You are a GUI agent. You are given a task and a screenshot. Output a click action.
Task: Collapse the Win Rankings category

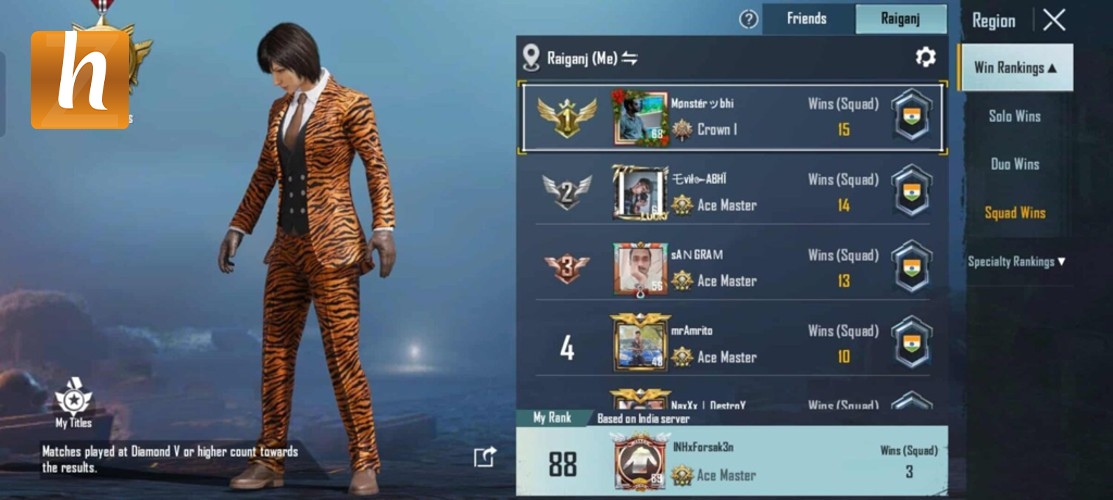click(x=1014, y=68)
